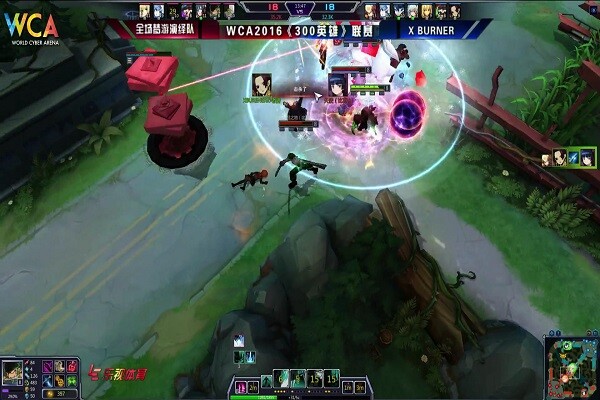Viewport: 600px width, 400px height.
Task: Select the red potion inventory slot
Action: 71,366
